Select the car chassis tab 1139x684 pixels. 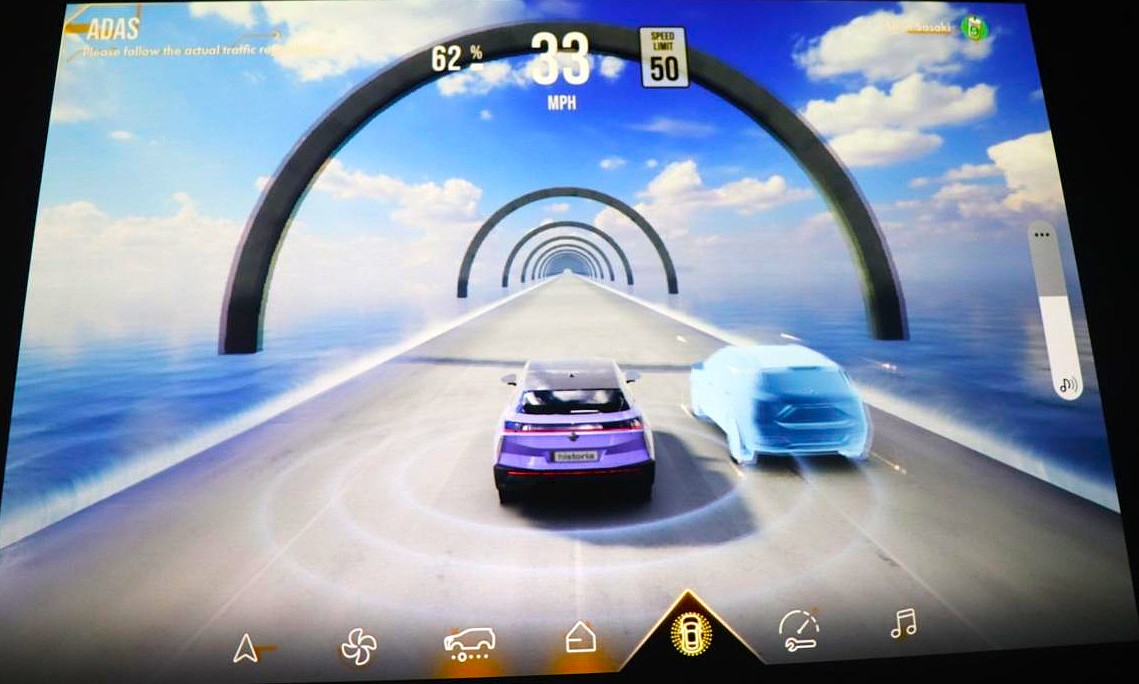pos(469,643)
